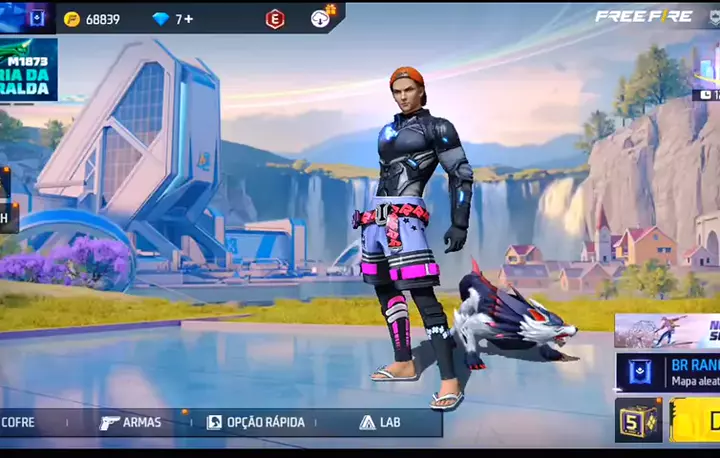Click the gold coin currency icon
The image size is (720, 458).
72,19
